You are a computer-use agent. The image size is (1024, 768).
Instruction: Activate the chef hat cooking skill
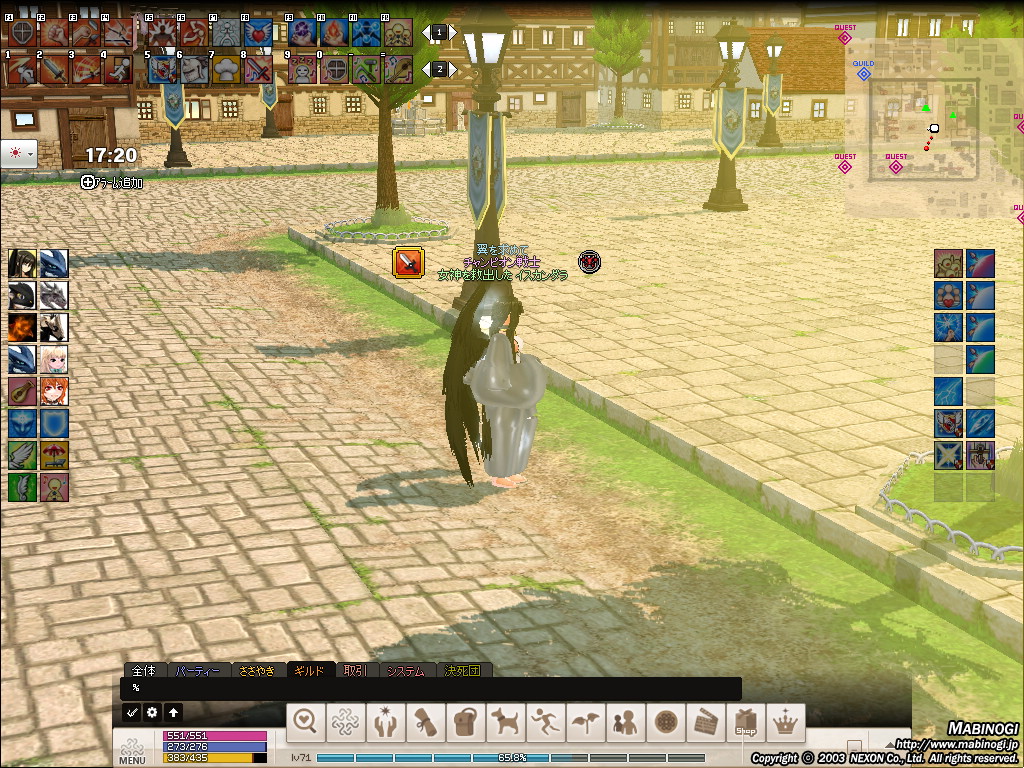tap(227, 68)
